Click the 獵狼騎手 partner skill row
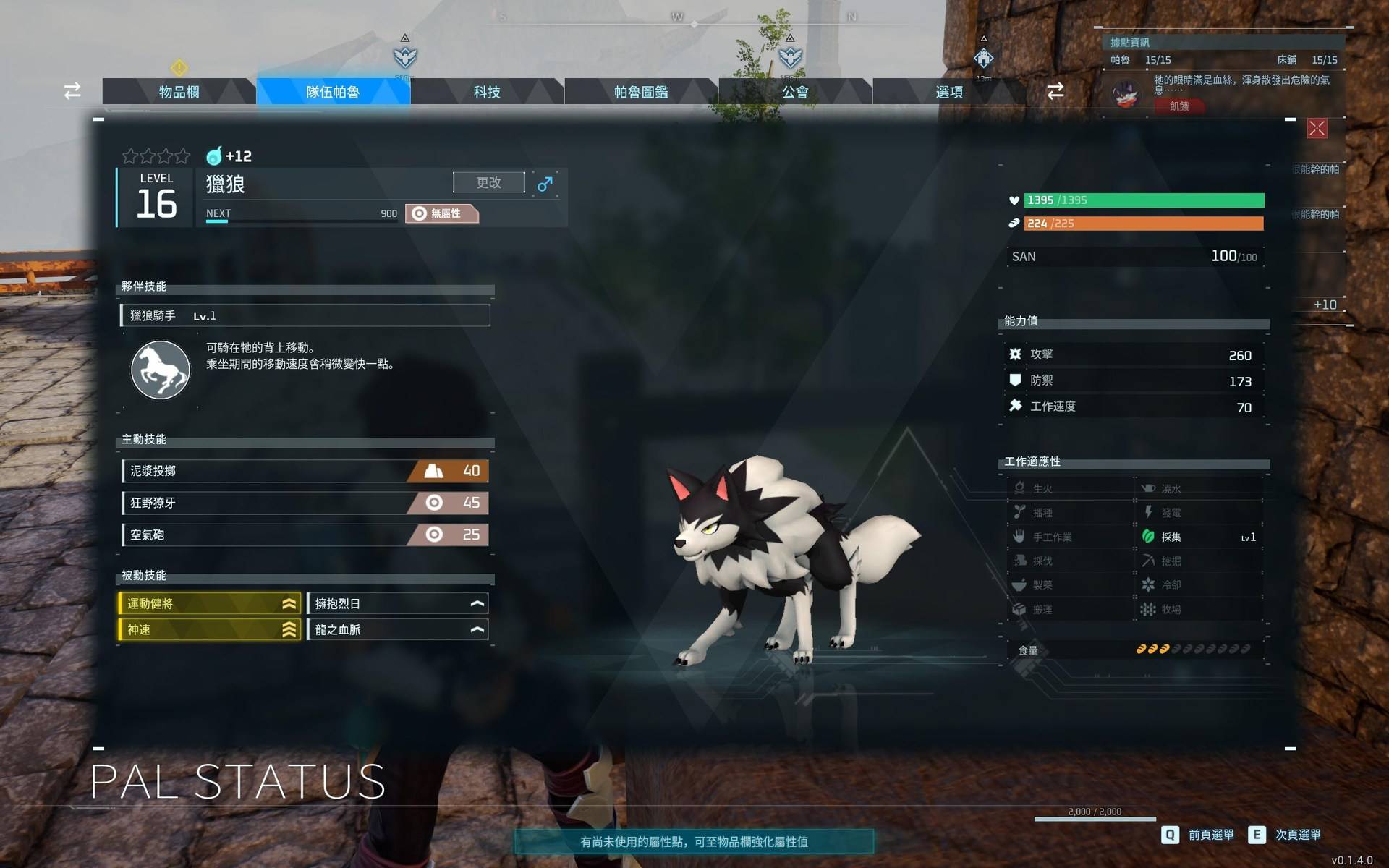Image resolution: width=1389 pixels, height=868 pixels. [x=305, y=315]
